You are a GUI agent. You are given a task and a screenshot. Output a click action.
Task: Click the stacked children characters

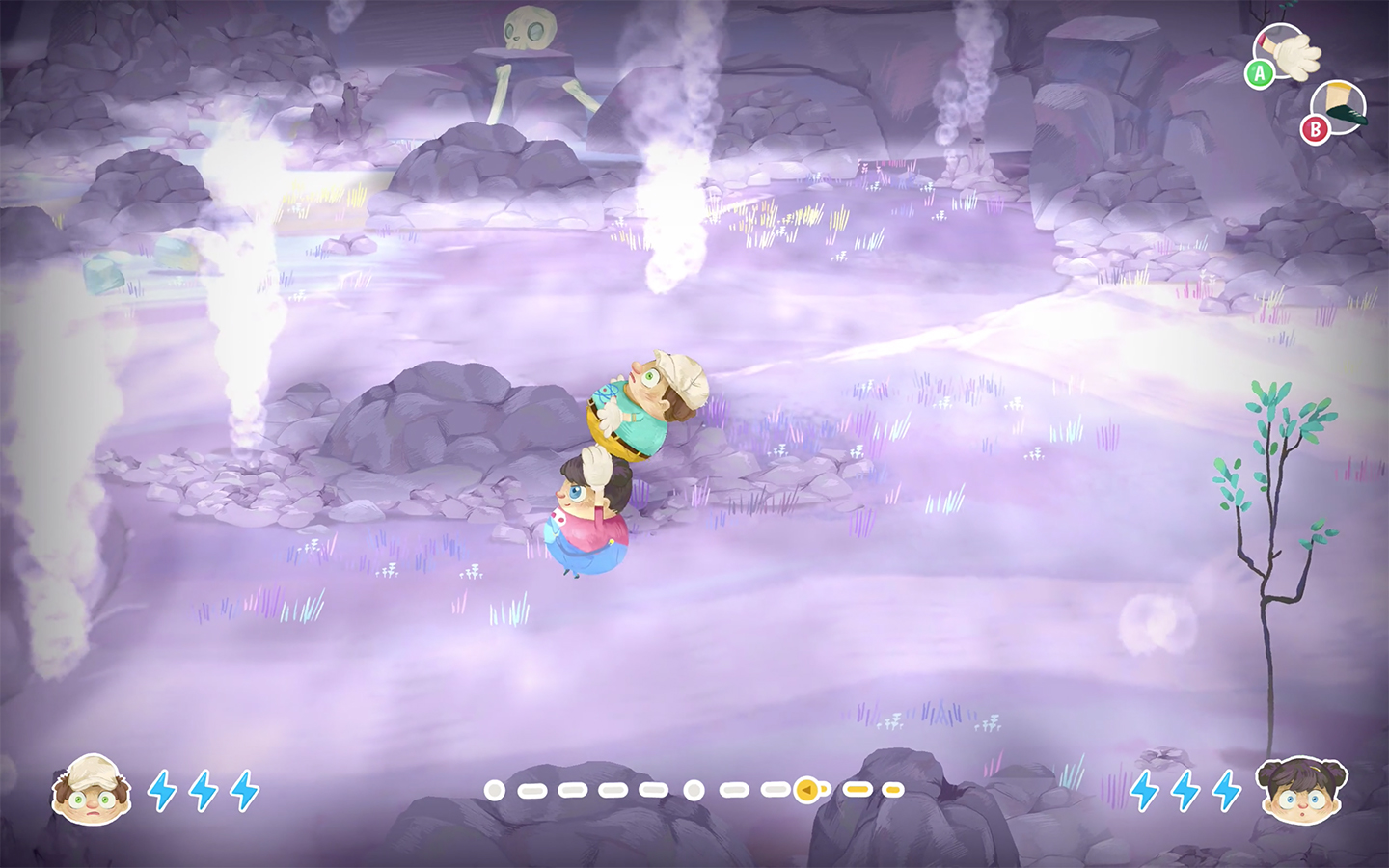pos(617,473)
